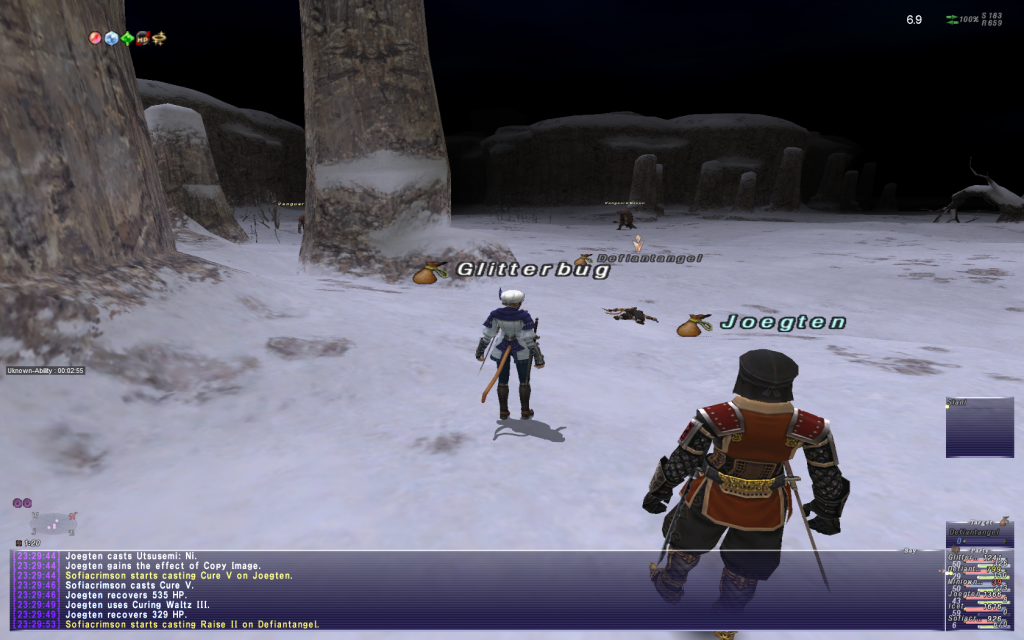Click the Defiantangel target window
Screen dimensions: 1024x640
tap(980, 534)
